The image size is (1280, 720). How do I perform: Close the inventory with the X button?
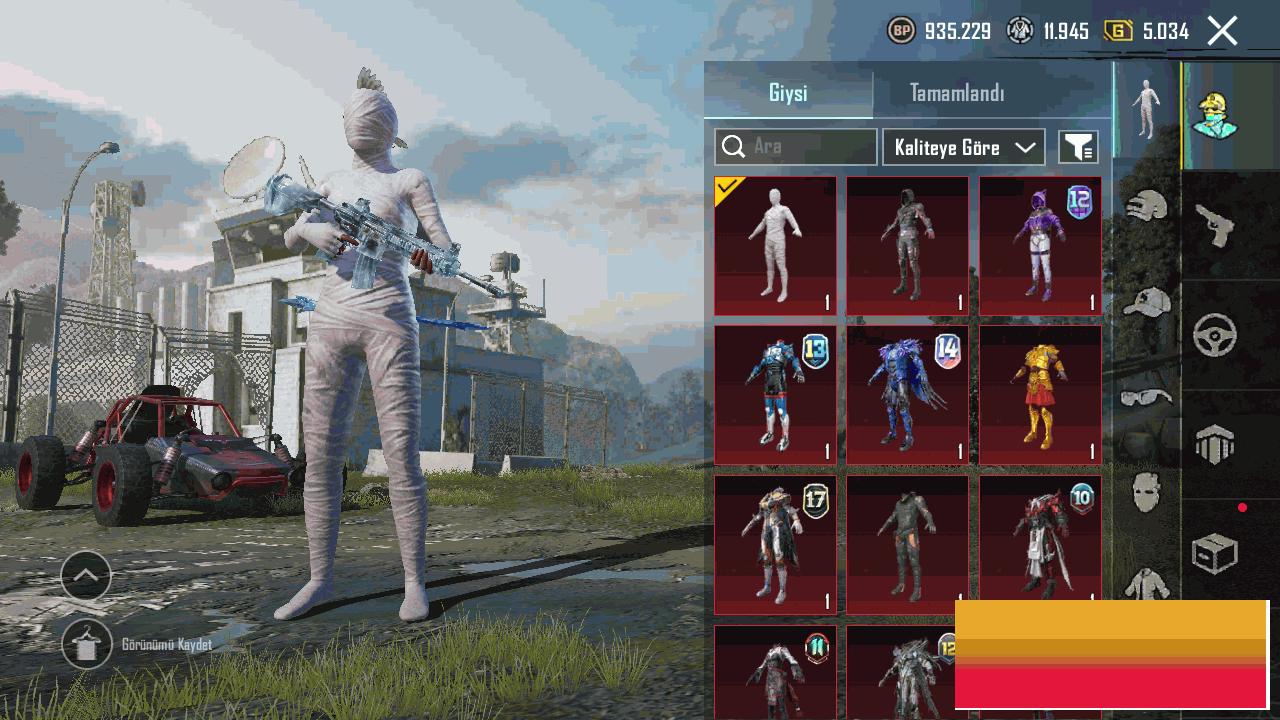pyautogui.click(x=1222, y=31)
